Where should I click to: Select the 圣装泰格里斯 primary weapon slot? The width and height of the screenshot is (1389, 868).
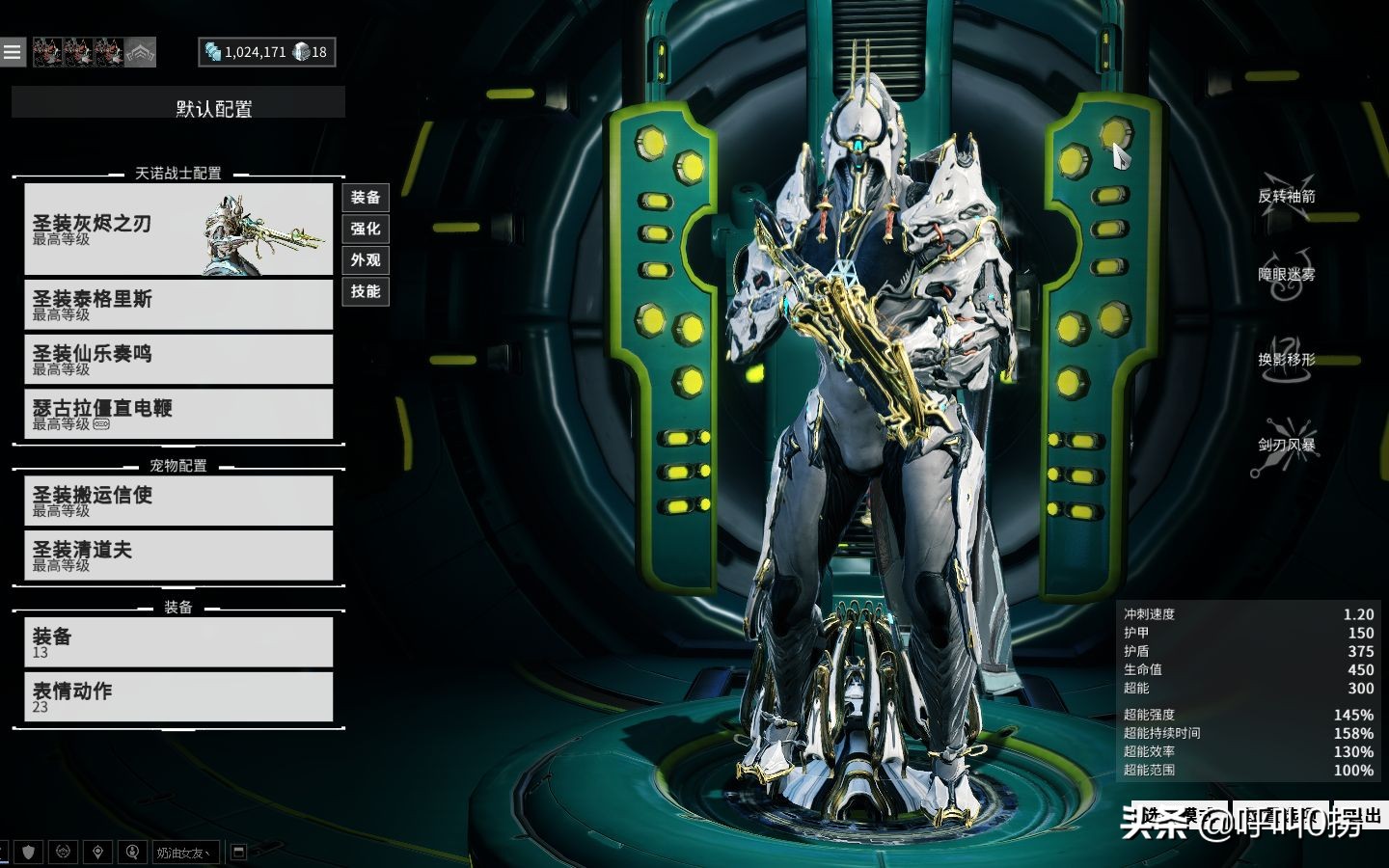coord(178,305)
